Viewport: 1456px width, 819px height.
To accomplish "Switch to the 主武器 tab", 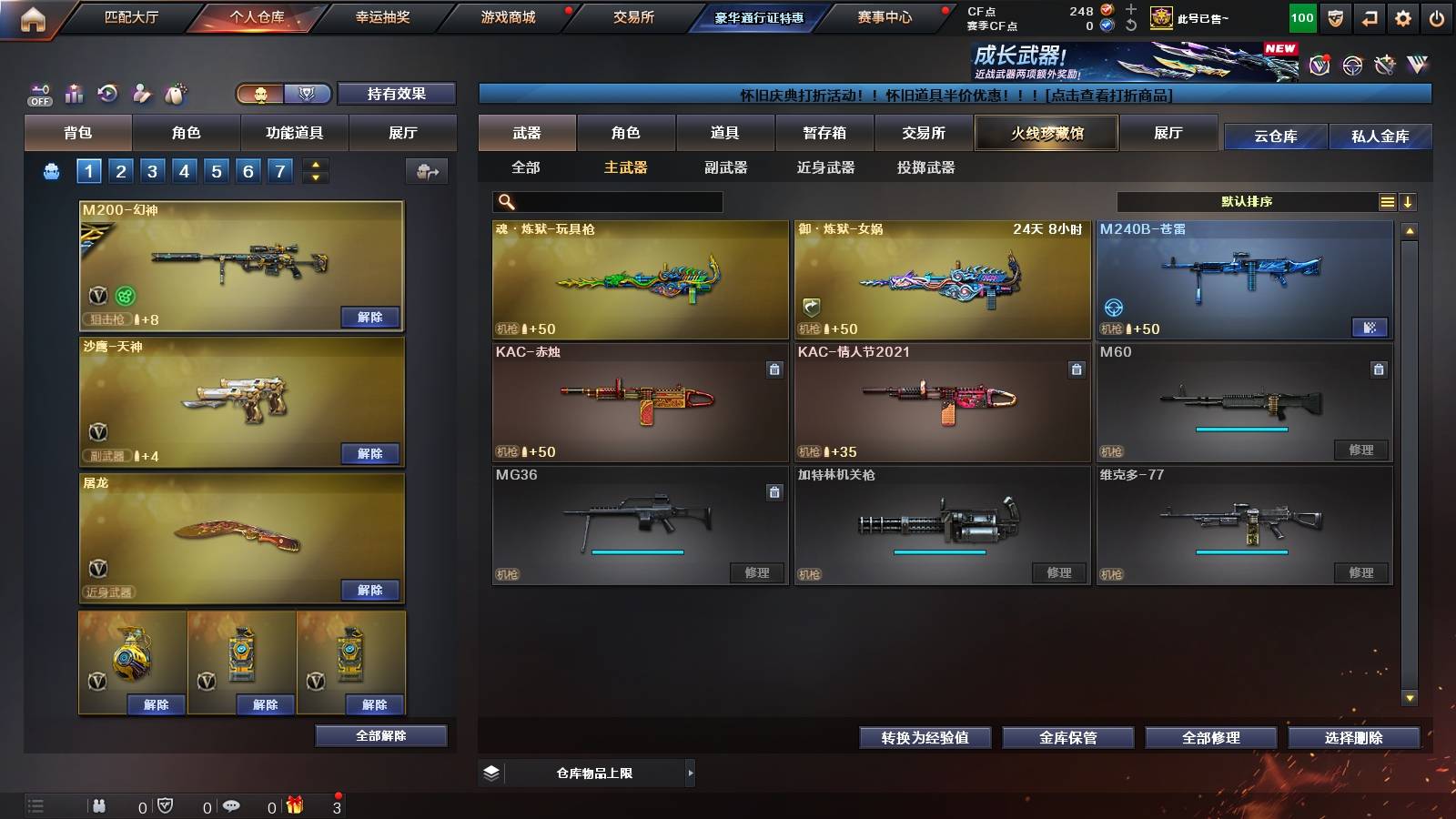I will [624, 167].
